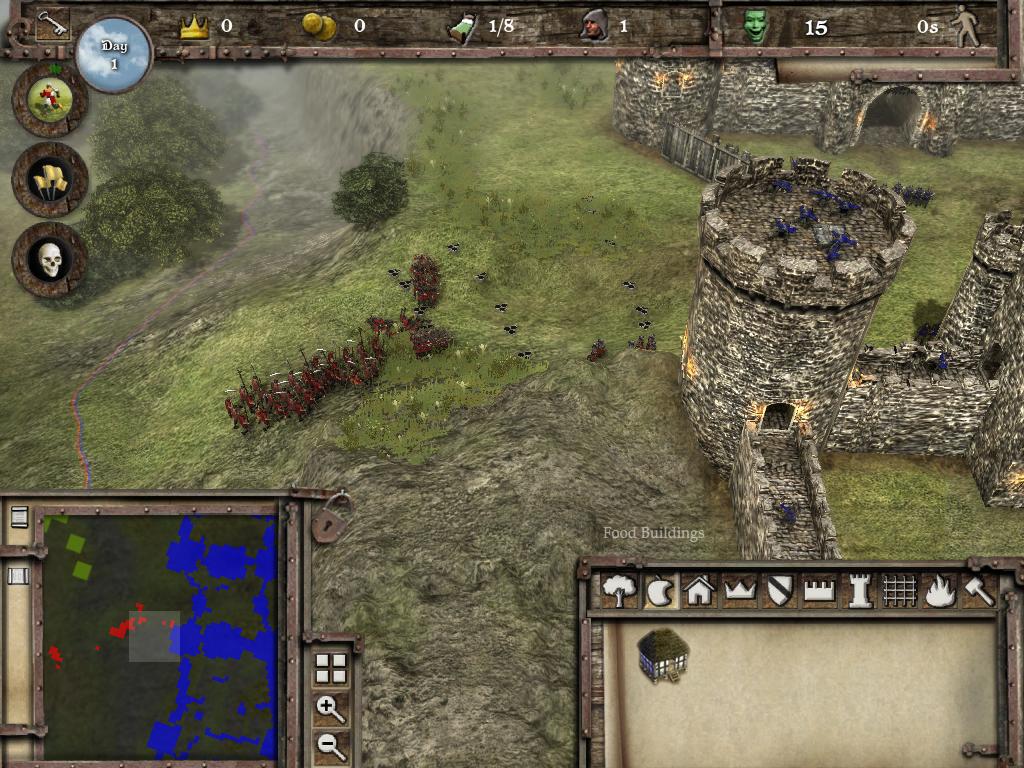Image resolution: width=1024 pixels, height=768 pixels.
Task: Select the tower building tab
Action: [859, 592]
